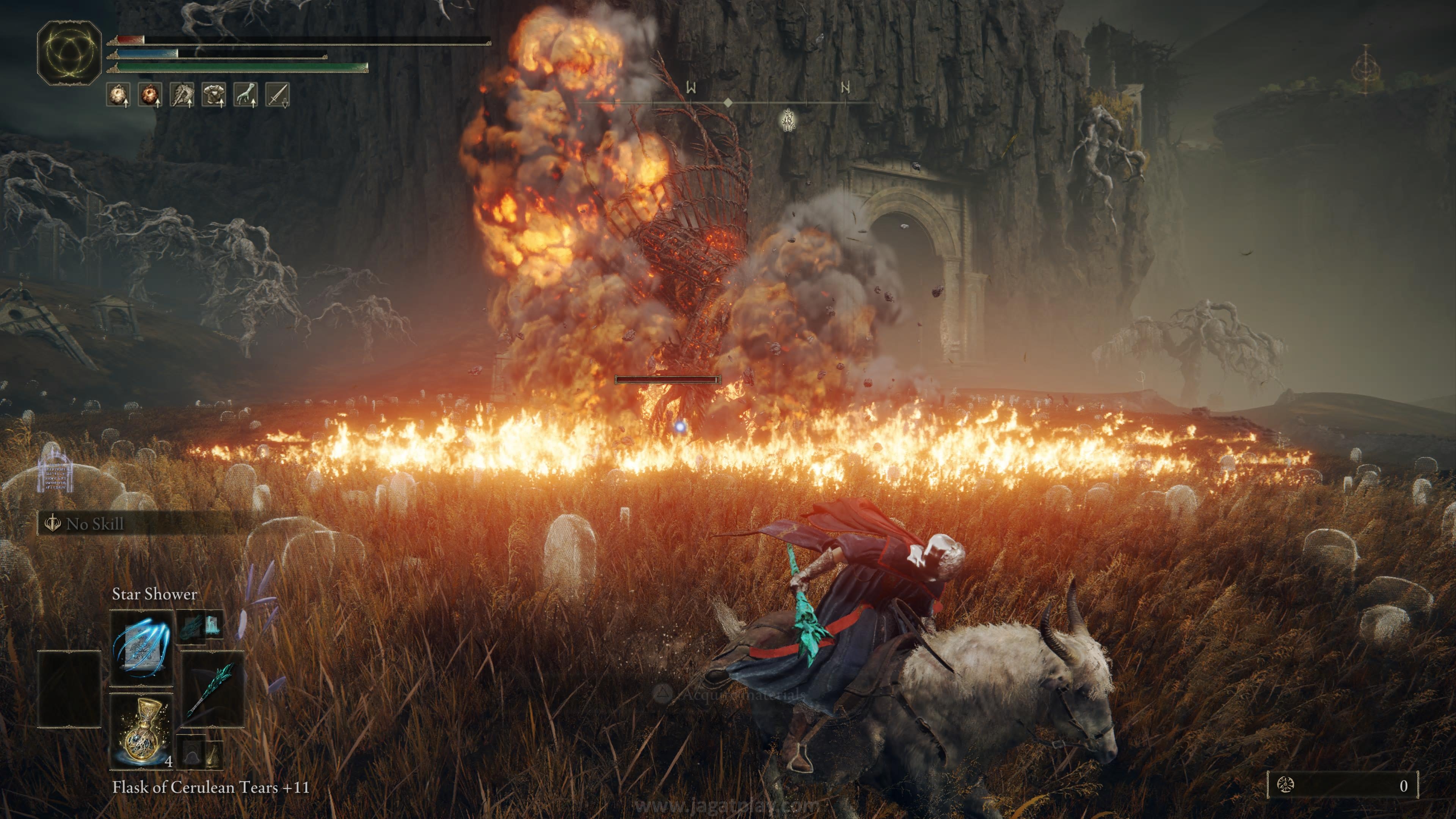Inspect the axe buff status icon
The image size is (1456, 819).
pos(182,94)
